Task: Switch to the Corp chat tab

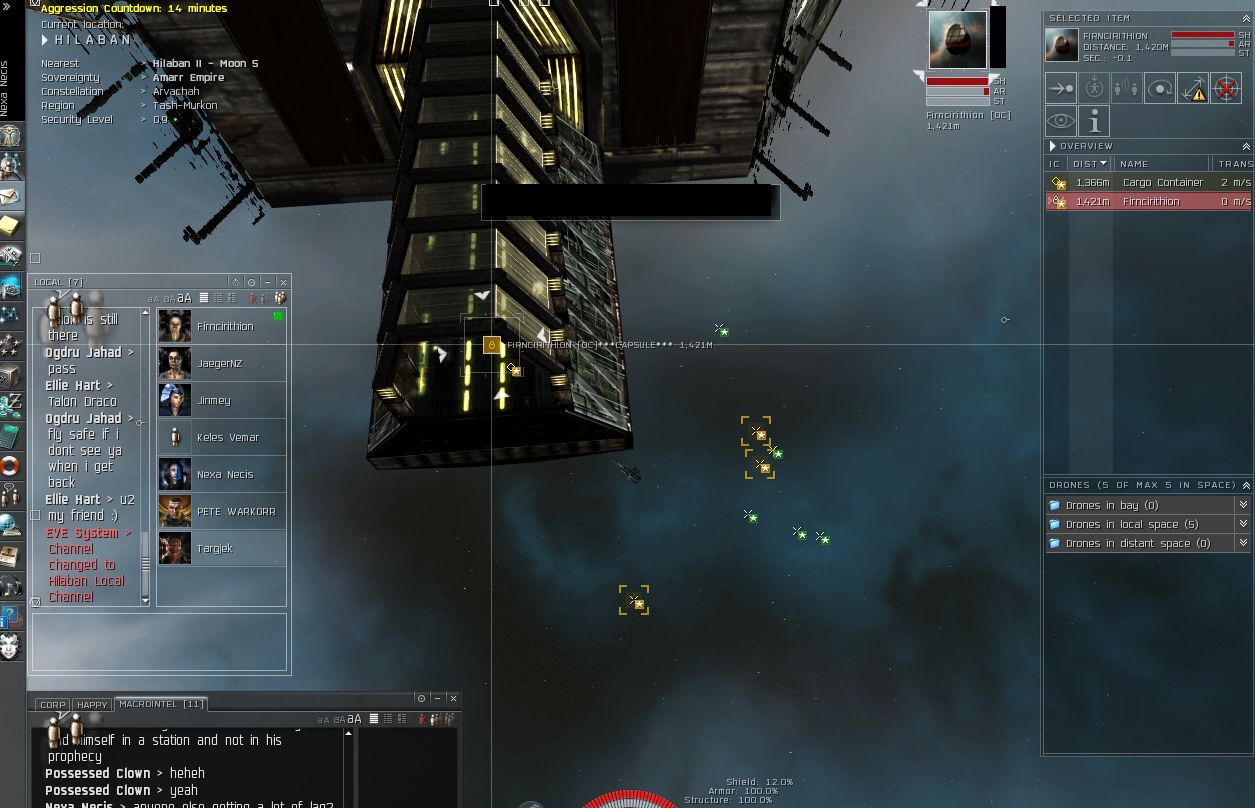Action: (x=53, y=705)
